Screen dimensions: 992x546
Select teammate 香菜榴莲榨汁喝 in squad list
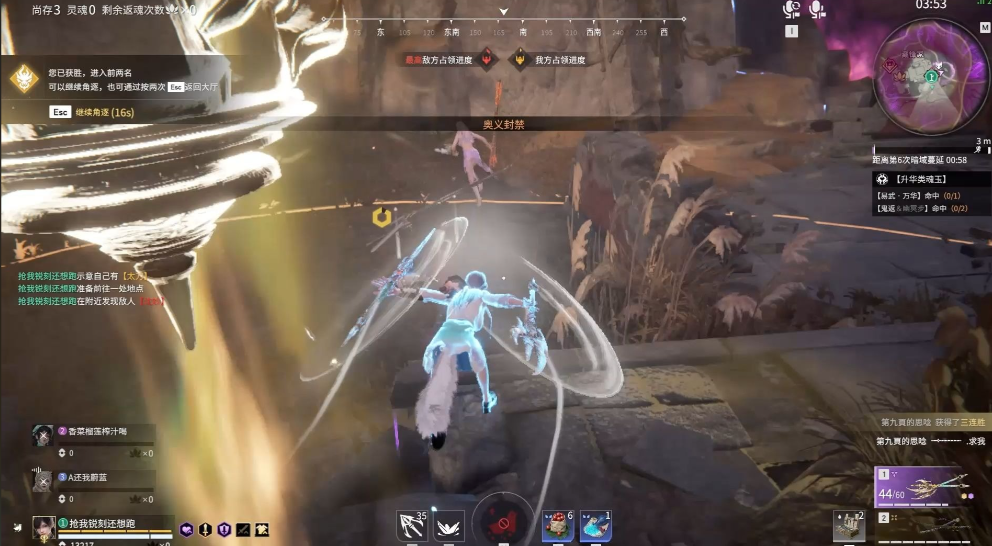[90, 431]
